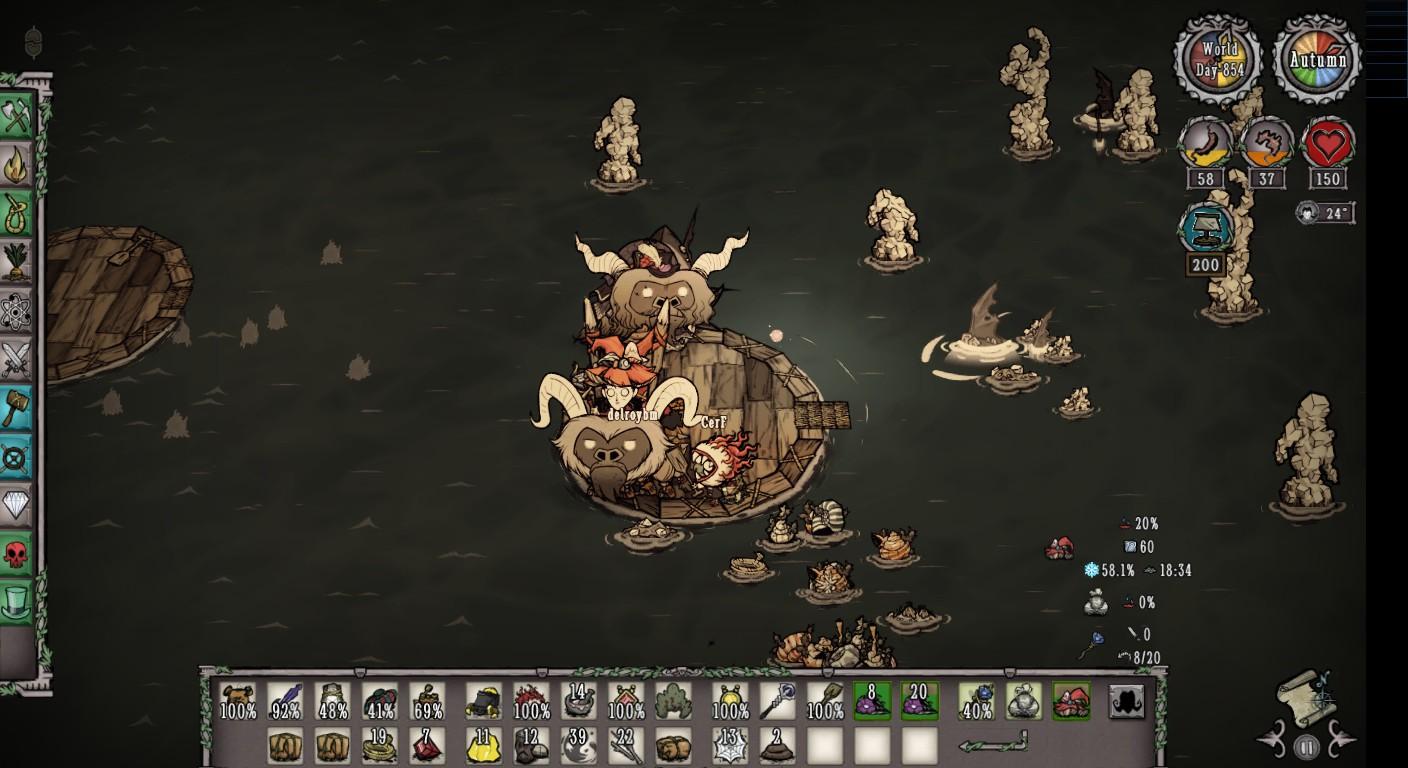The width and height of the screenshot is (1408, 768).
Task: Click the pause button
Action: [1306, 746]
